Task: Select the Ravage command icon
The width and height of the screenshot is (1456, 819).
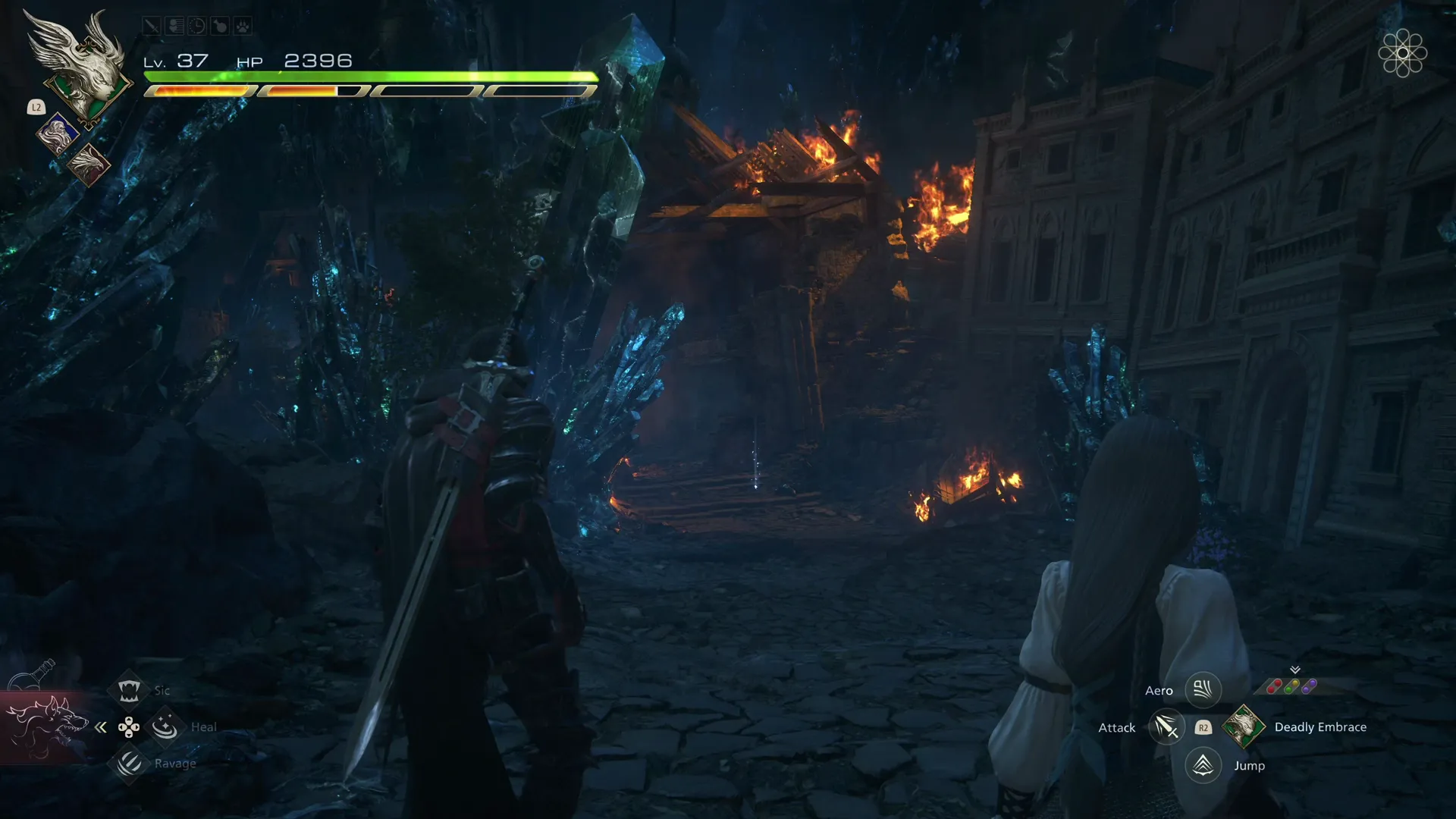Action: pyautogui.click(x=130, y=763)
